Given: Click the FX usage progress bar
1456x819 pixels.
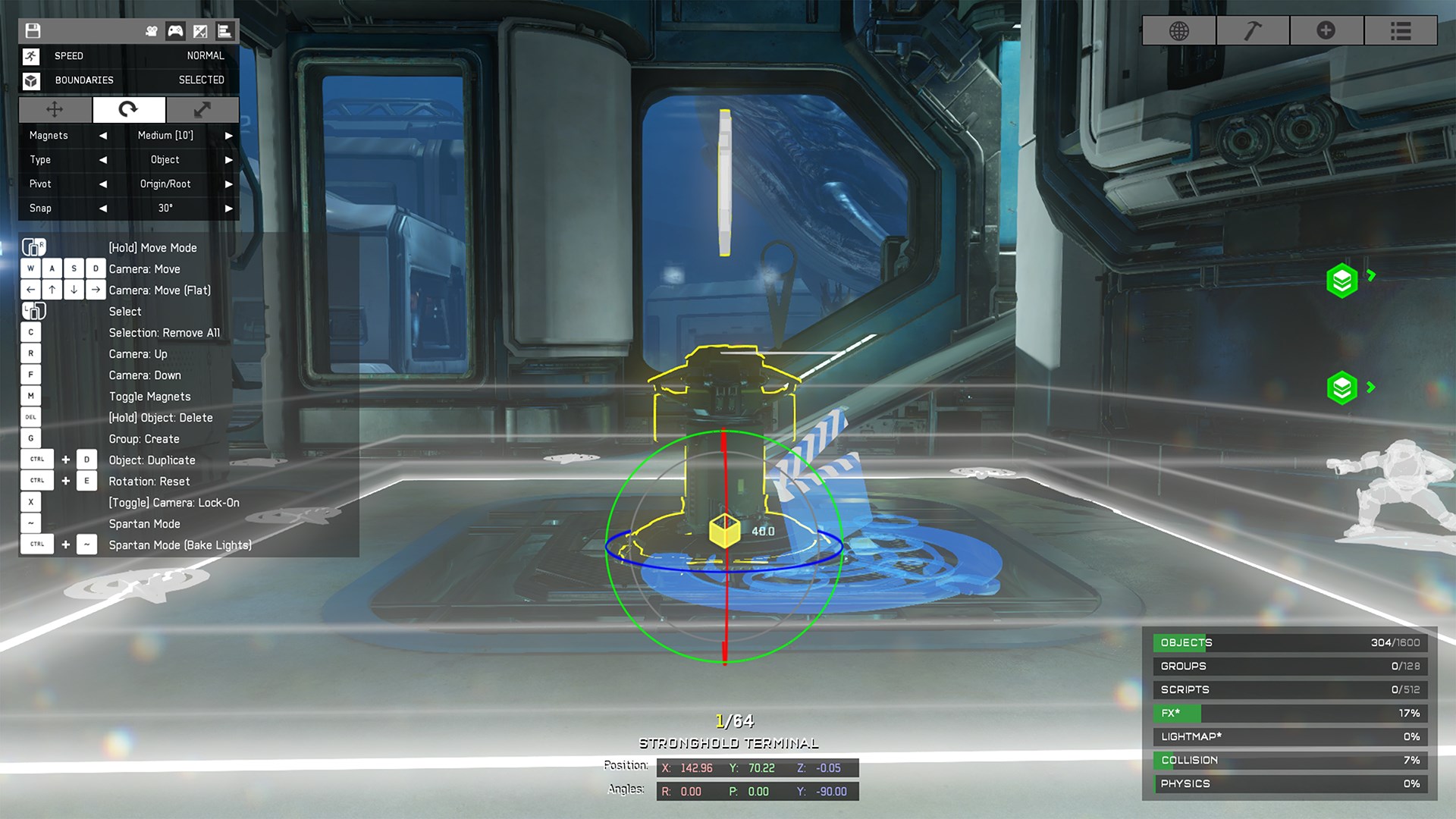Looking at the screenshot, I should pos(1289,713).
